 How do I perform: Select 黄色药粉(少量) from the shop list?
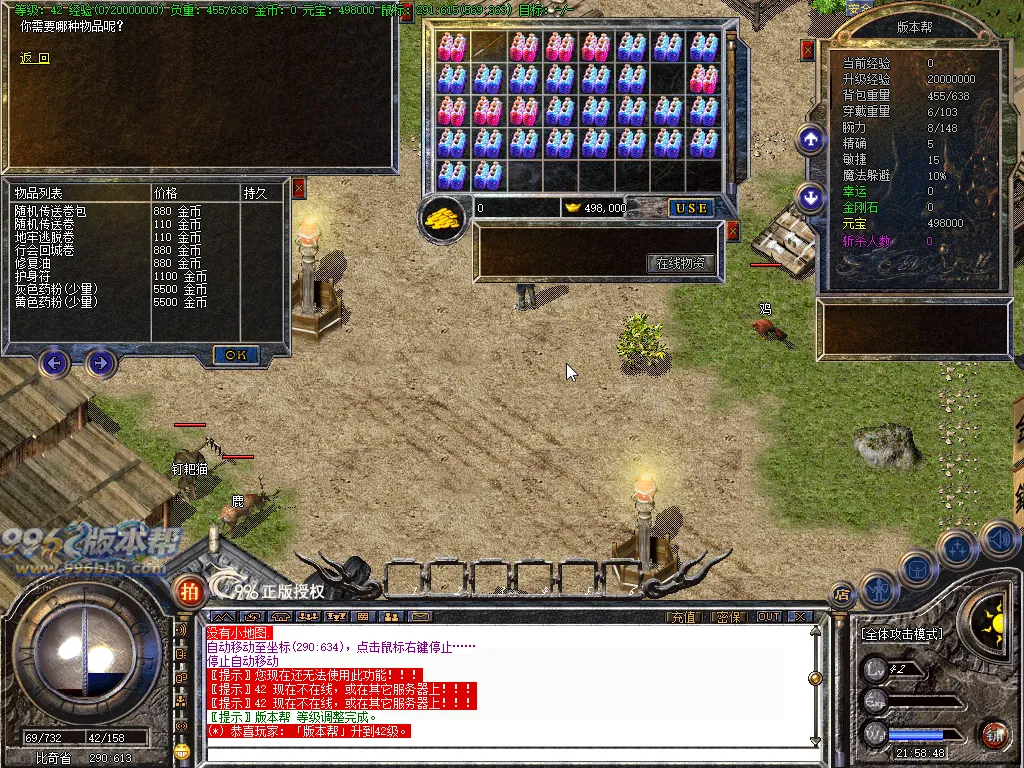[55, 301]
